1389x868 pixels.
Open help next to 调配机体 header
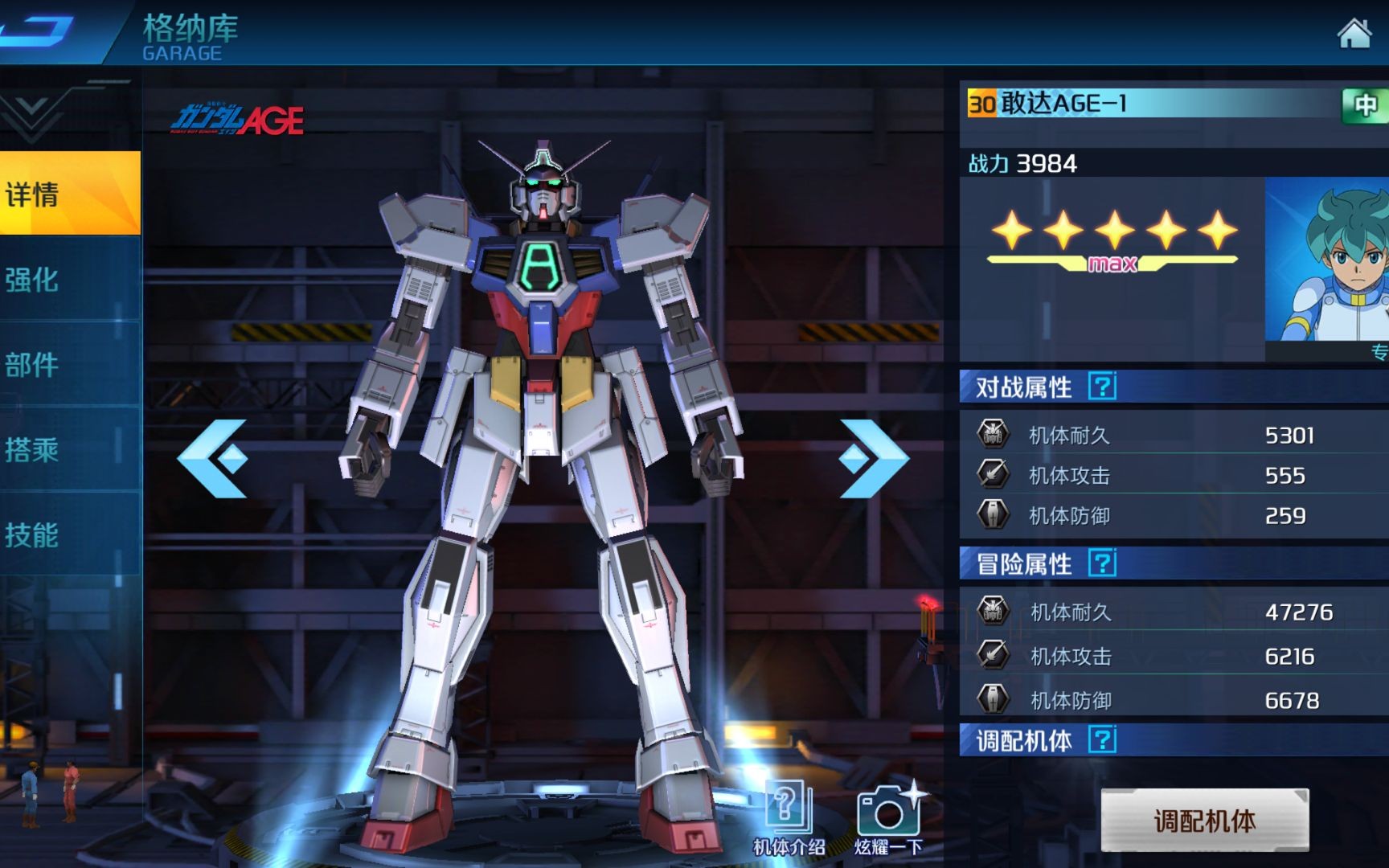coord(1102,739)
